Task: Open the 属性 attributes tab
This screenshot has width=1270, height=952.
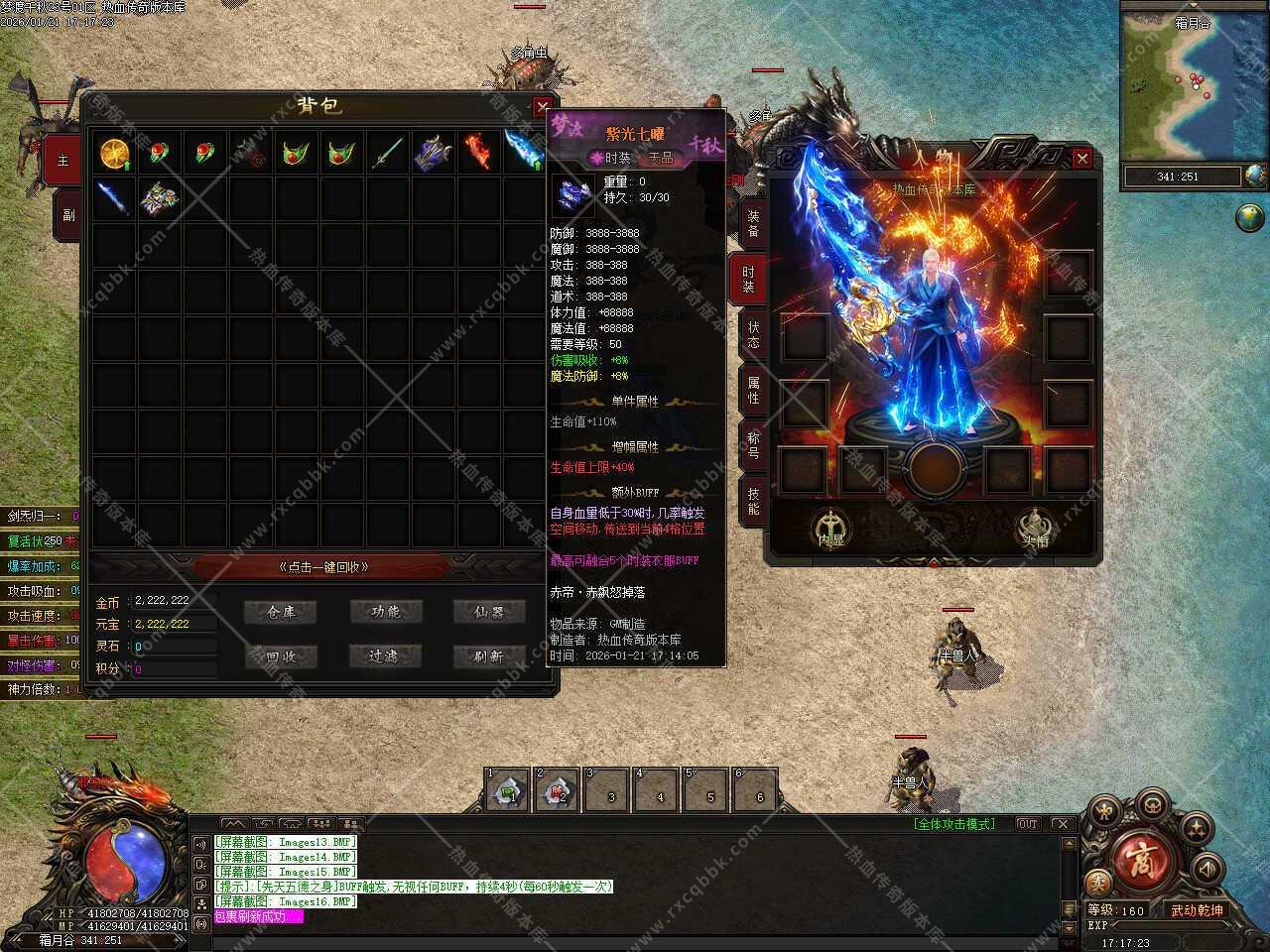Action: (x=752, y=390)
